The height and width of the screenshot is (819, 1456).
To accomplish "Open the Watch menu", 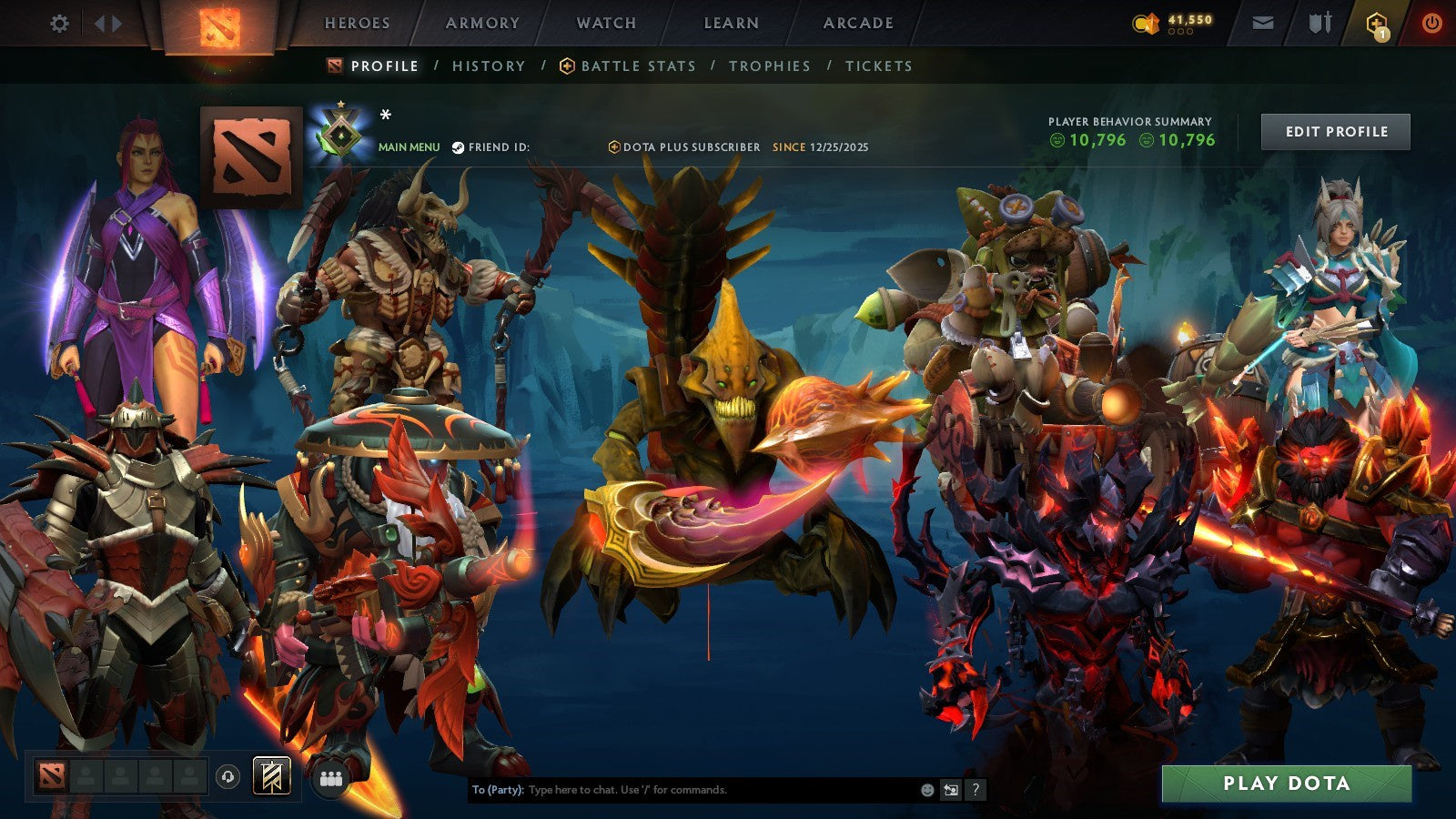I will (605, 23).
